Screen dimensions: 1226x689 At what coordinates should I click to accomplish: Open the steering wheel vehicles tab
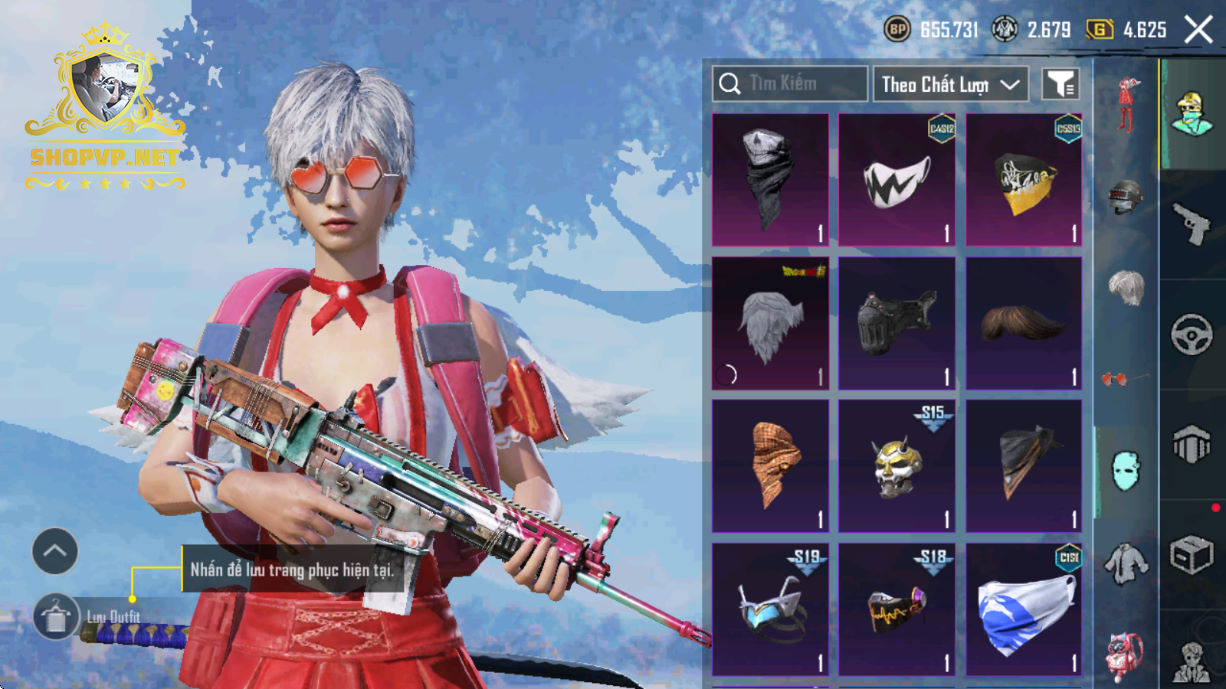(x=1192, y=334)
